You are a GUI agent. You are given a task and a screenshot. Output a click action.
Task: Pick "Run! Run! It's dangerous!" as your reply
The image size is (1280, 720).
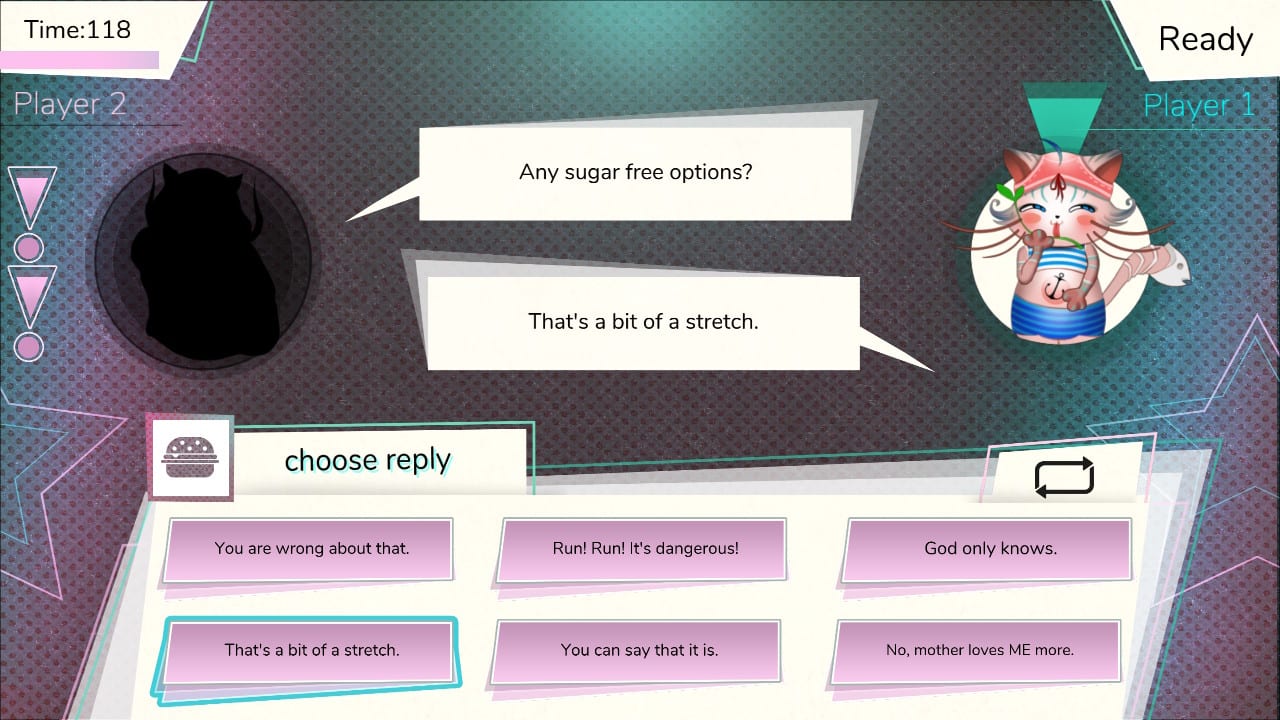(x=642, y=549)
